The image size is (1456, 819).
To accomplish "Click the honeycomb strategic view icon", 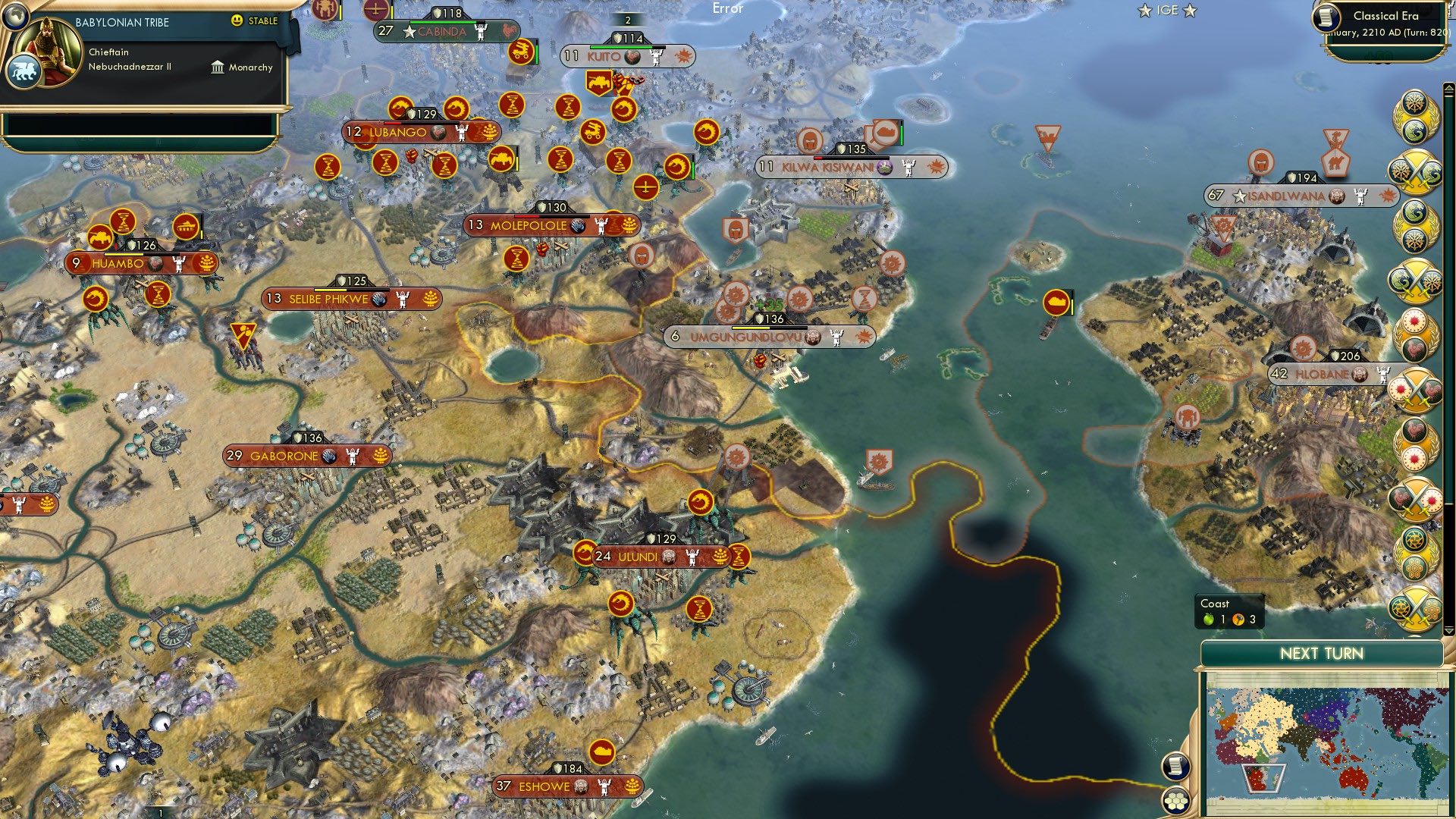I will 1176,802.
